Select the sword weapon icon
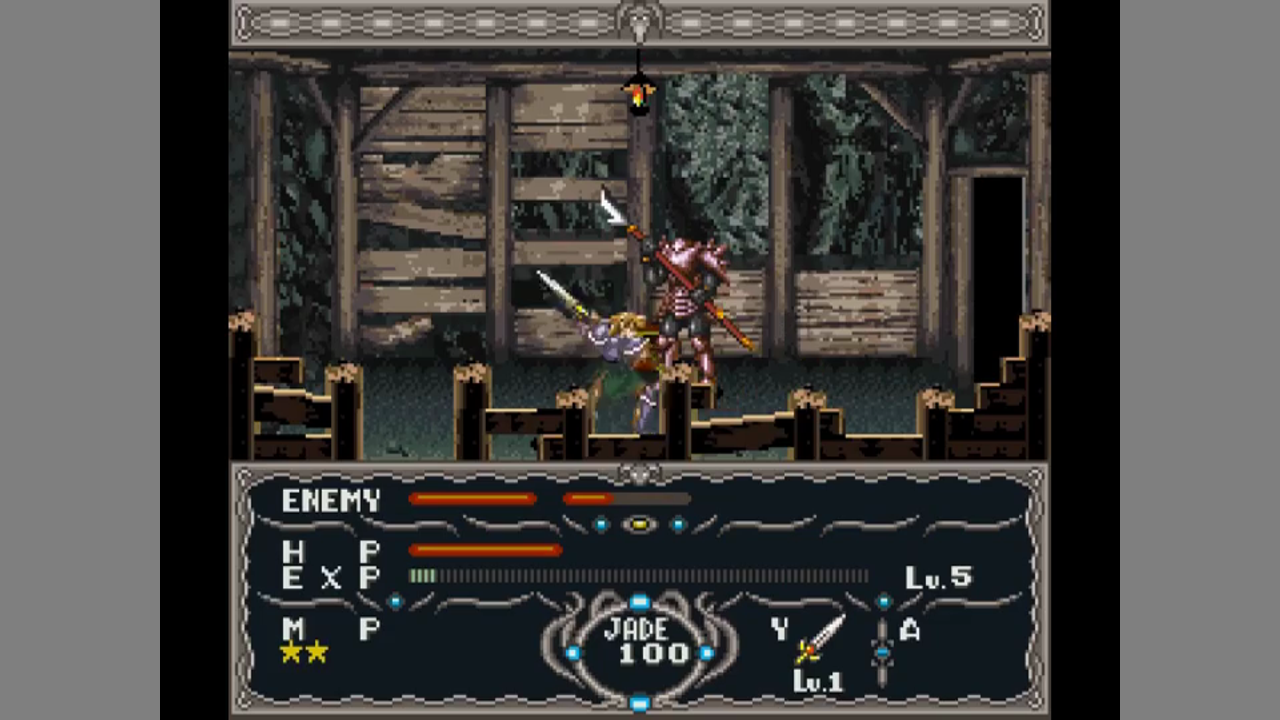 coord(820,639)
